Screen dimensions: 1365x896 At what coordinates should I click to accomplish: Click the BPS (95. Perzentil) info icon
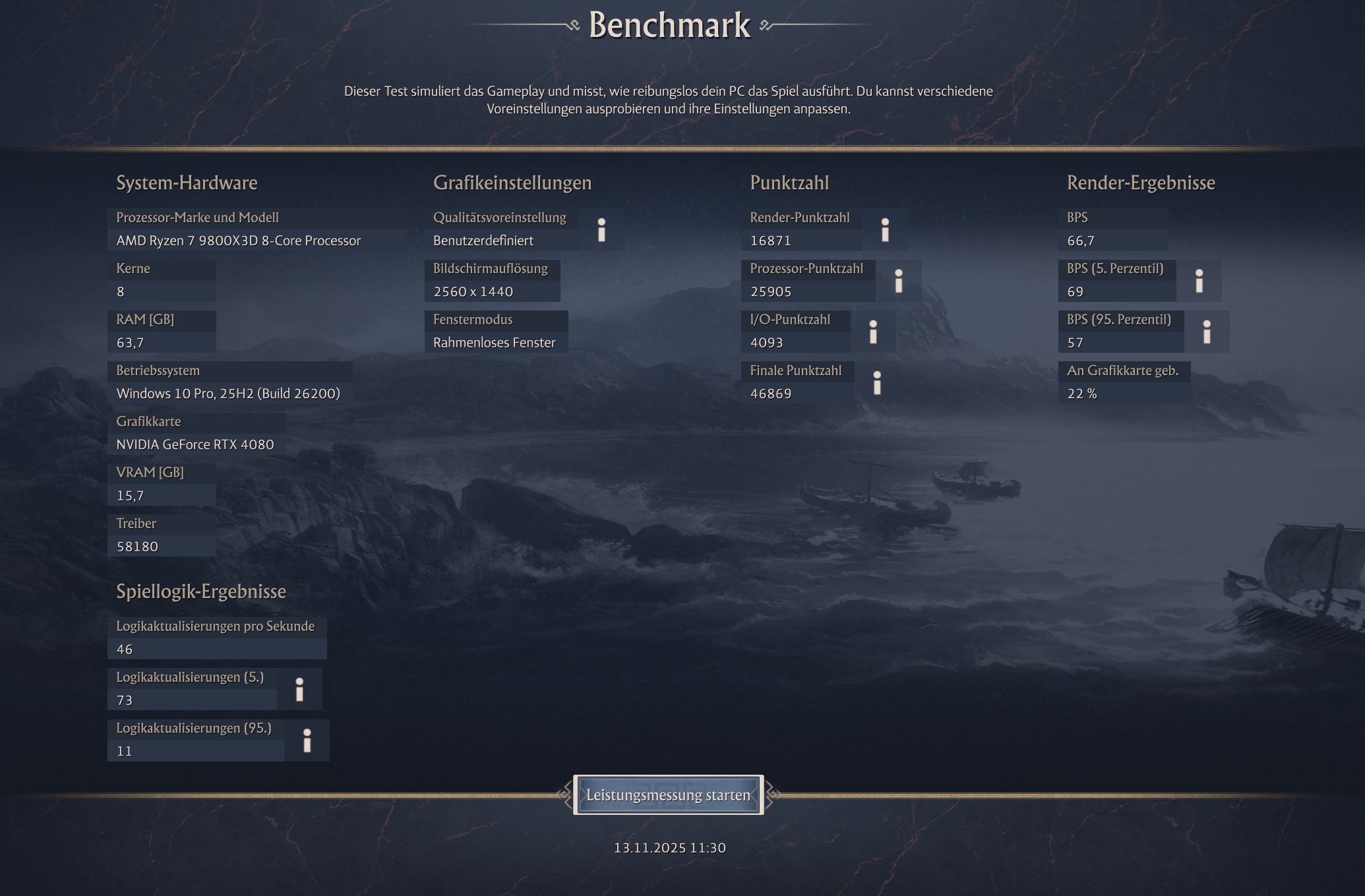[x=1209, y=332]
